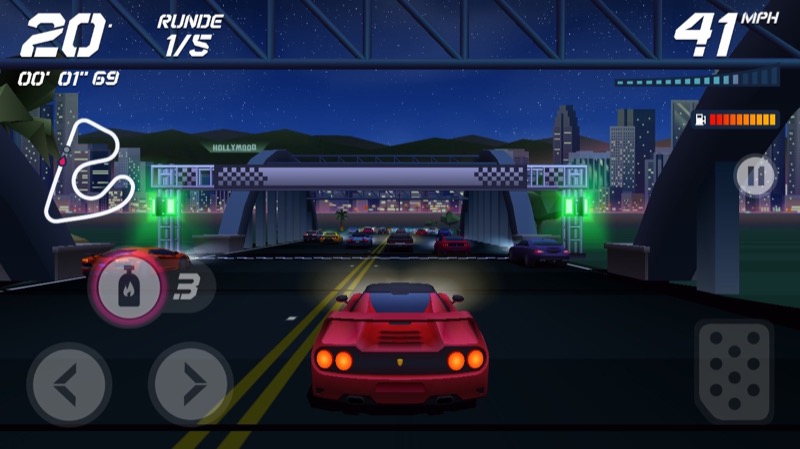Activate the nitro boost canister button
This screenshot has width=800, height=449.
tap(127, 288)
